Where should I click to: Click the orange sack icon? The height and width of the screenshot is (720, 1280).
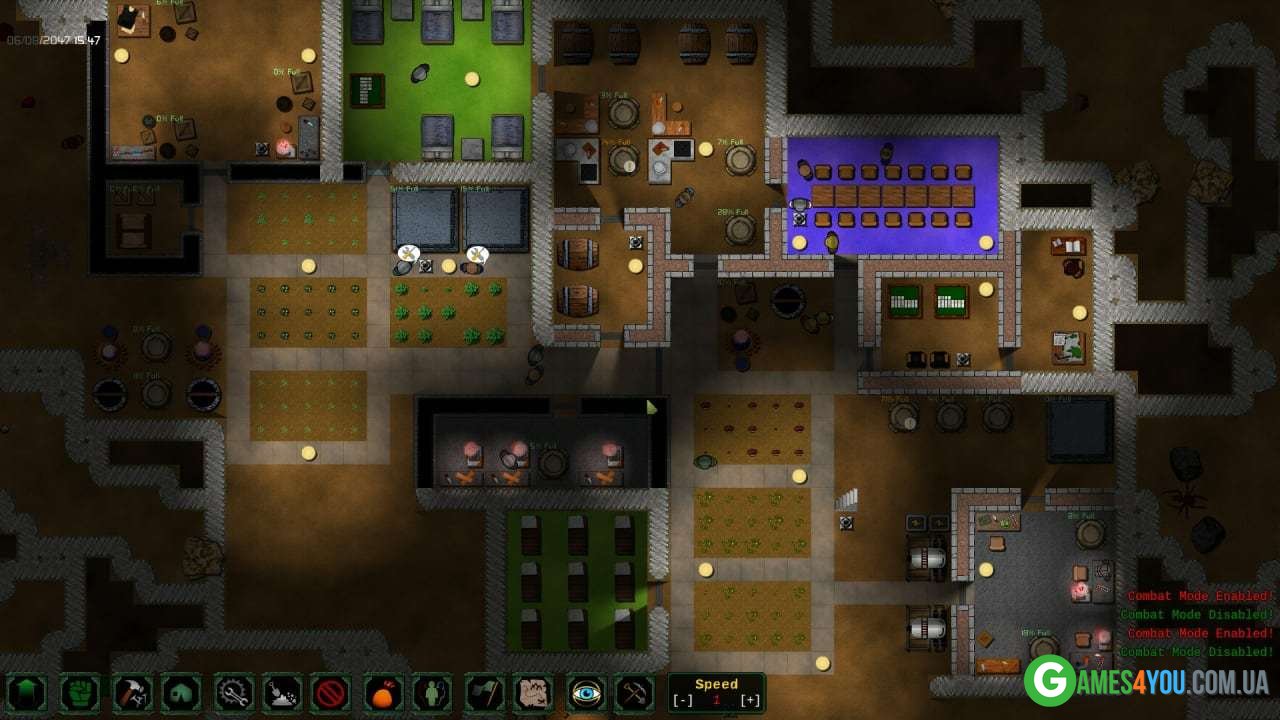coord(384,692)
